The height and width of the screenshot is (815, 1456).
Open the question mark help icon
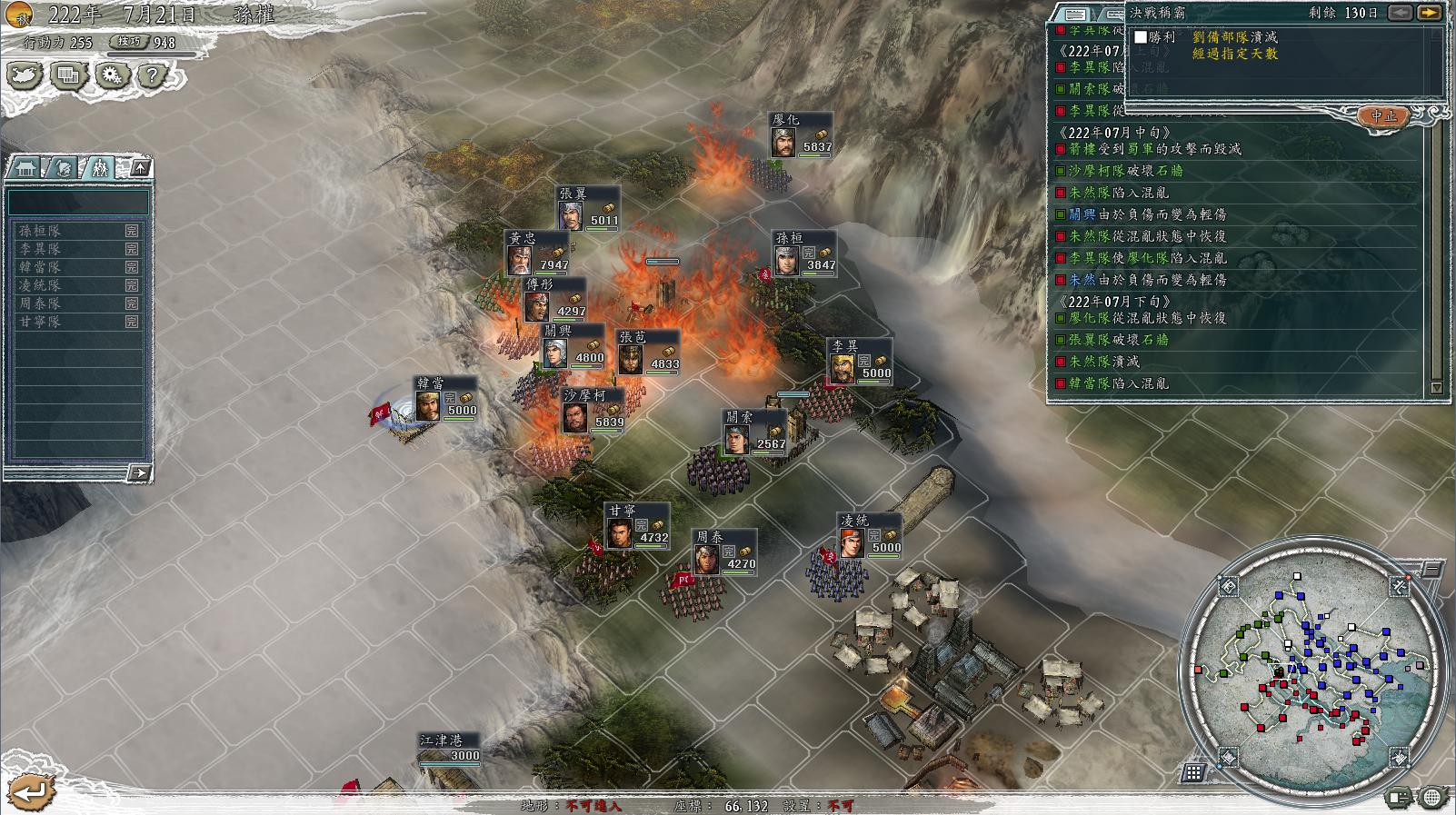coord(153,75)
